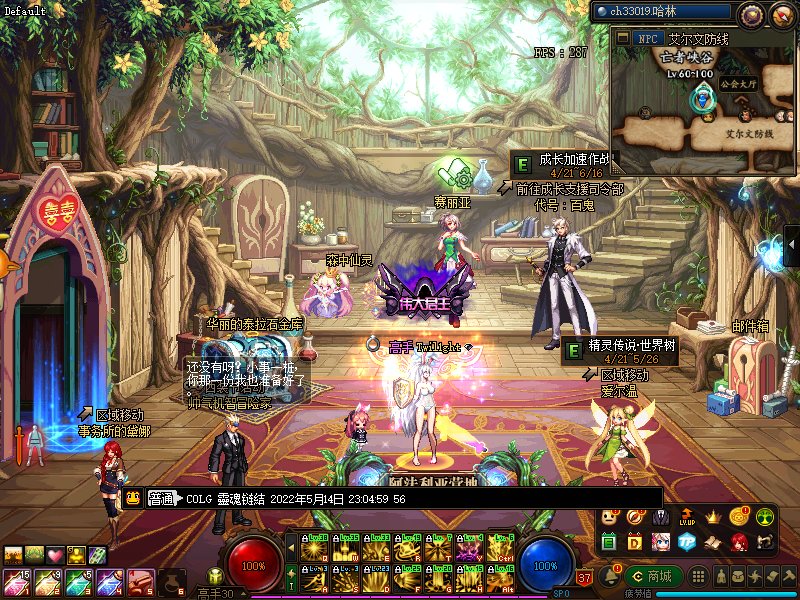Open the green E event calendar icon
Screen dimensions: 800x600
[609, 541]
